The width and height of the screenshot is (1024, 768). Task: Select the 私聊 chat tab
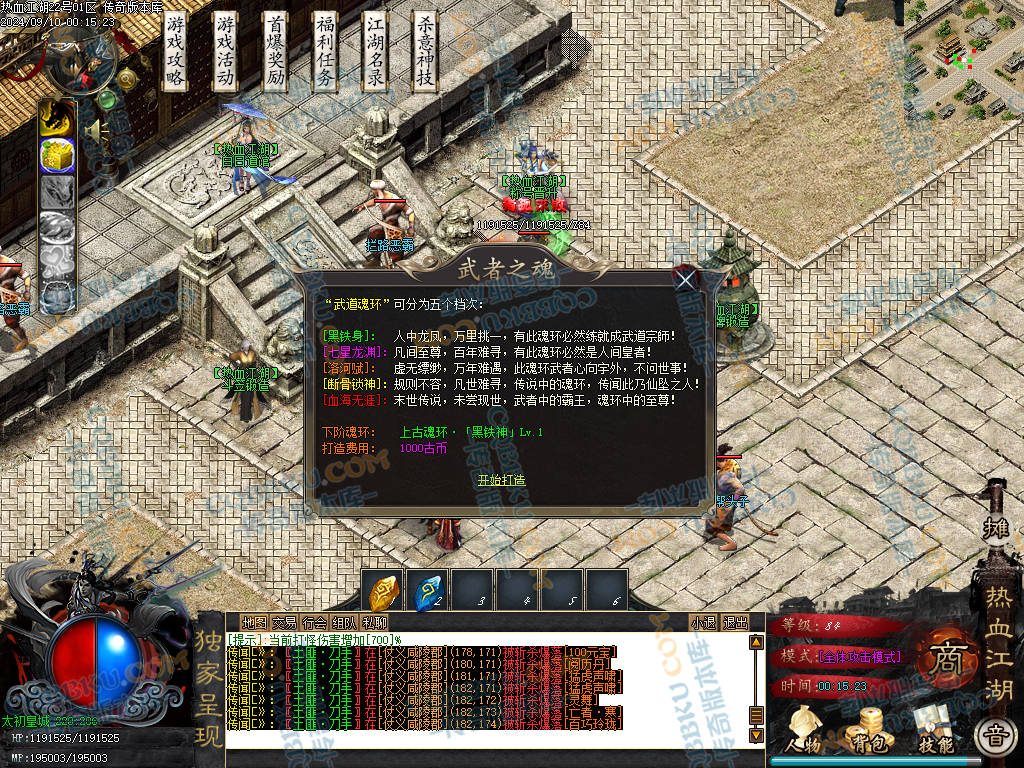375,623
